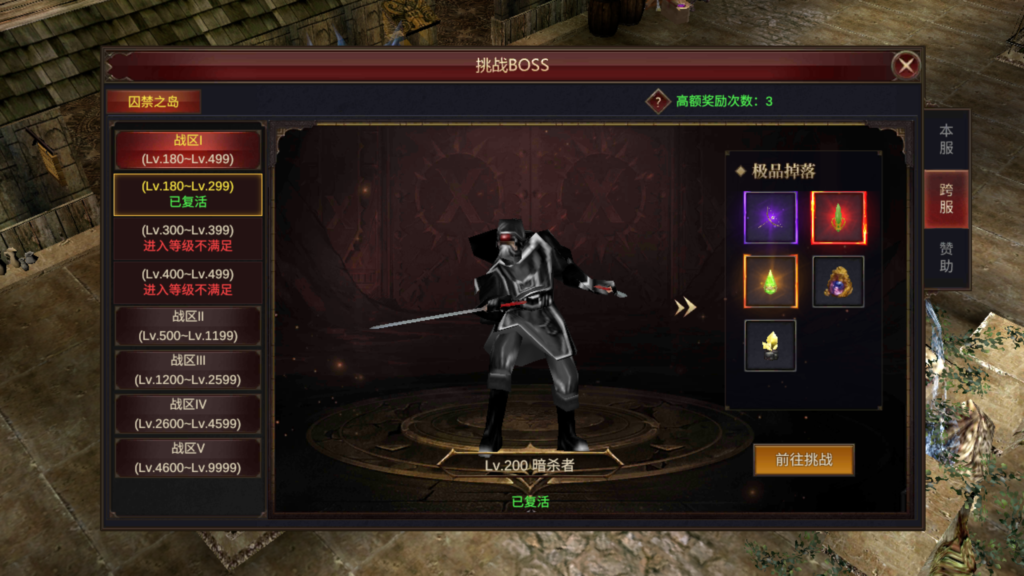Expand 战区I (Lv.180~Lv.499)
This screenshot has height=576, width=1024.
(187, 149)
